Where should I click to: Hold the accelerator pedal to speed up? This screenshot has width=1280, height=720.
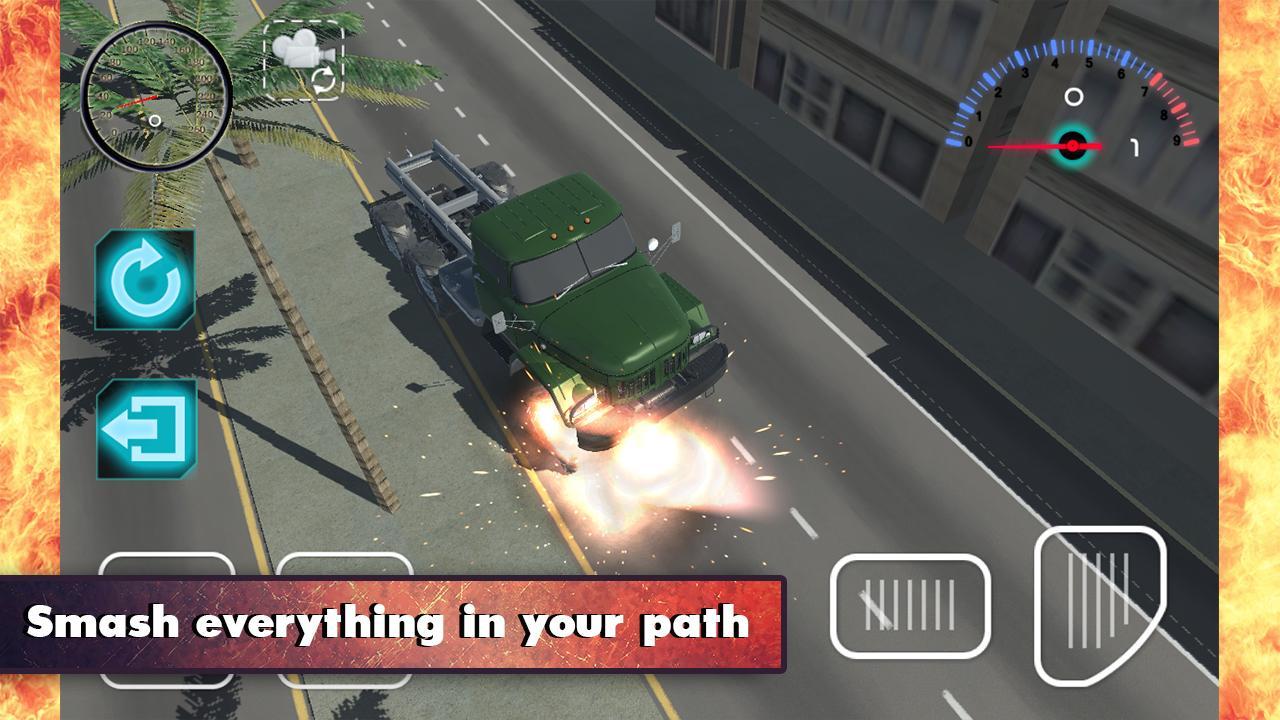(x=1097, y=605)
